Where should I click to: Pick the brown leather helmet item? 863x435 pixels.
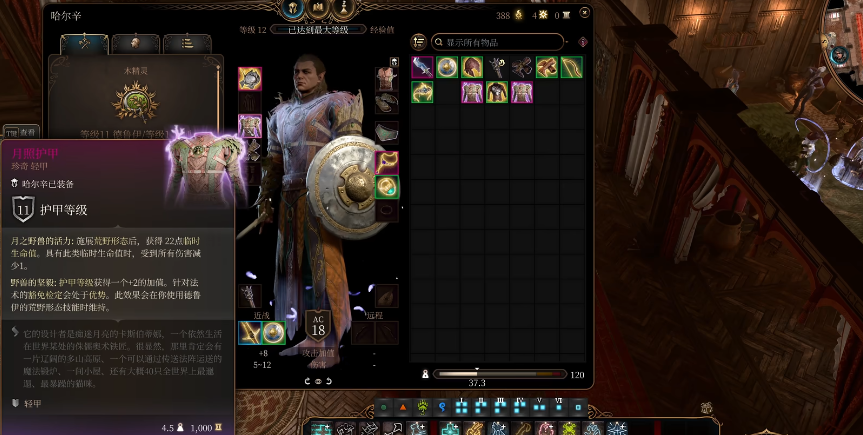tap(472, 68)
